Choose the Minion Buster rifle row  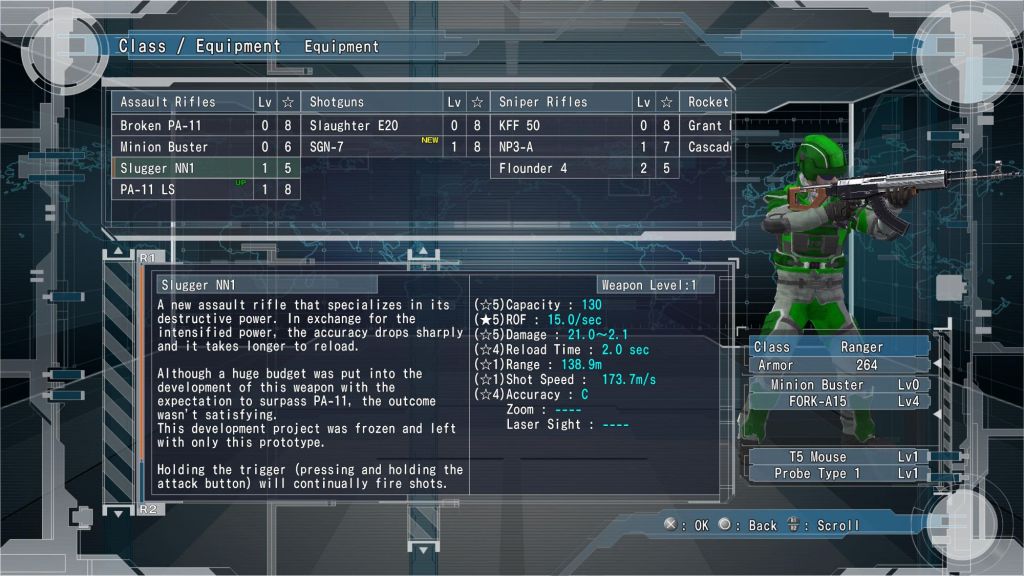point(181,147)
